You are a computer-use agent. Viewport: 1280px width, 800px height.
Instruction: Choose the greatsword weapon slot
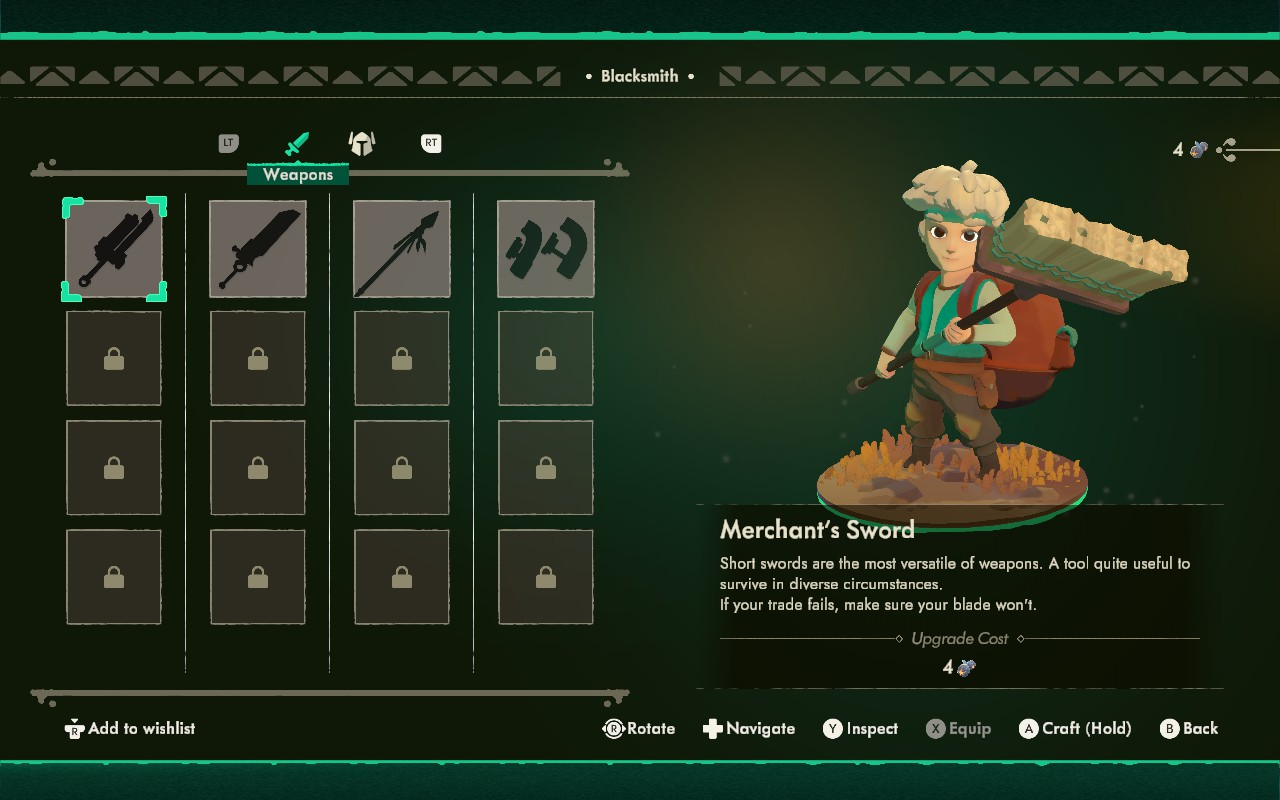click(258, 249)
